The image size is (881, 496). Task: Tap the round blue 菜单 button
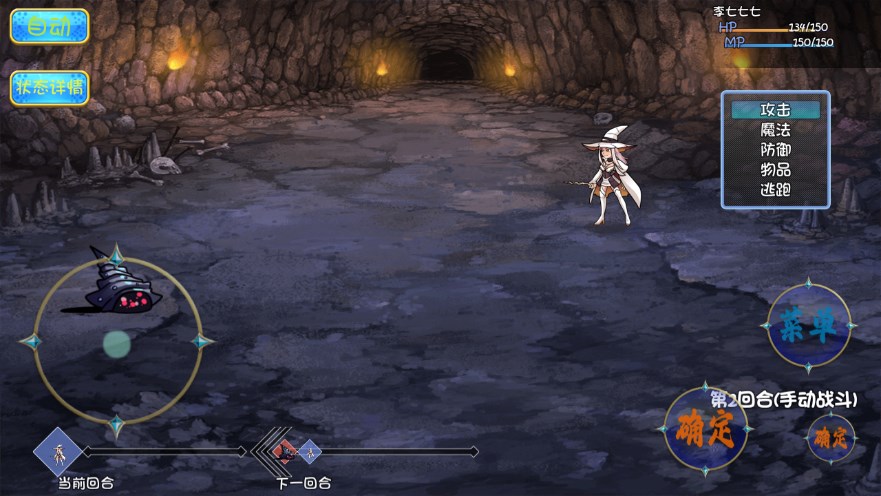click(808, 326)
